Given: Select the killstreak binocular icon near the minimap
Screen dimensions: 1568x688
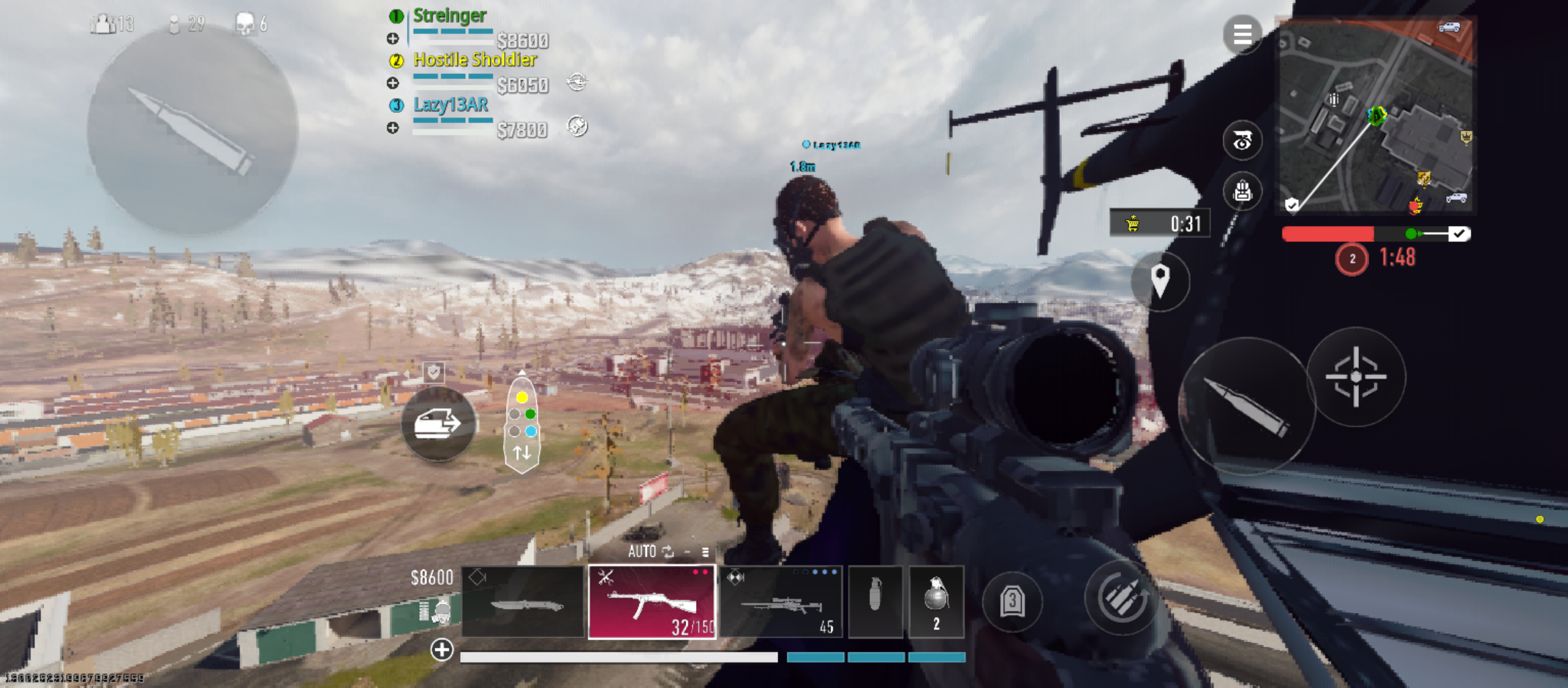Looking at the screenshot, I should tap(1242, 141).
